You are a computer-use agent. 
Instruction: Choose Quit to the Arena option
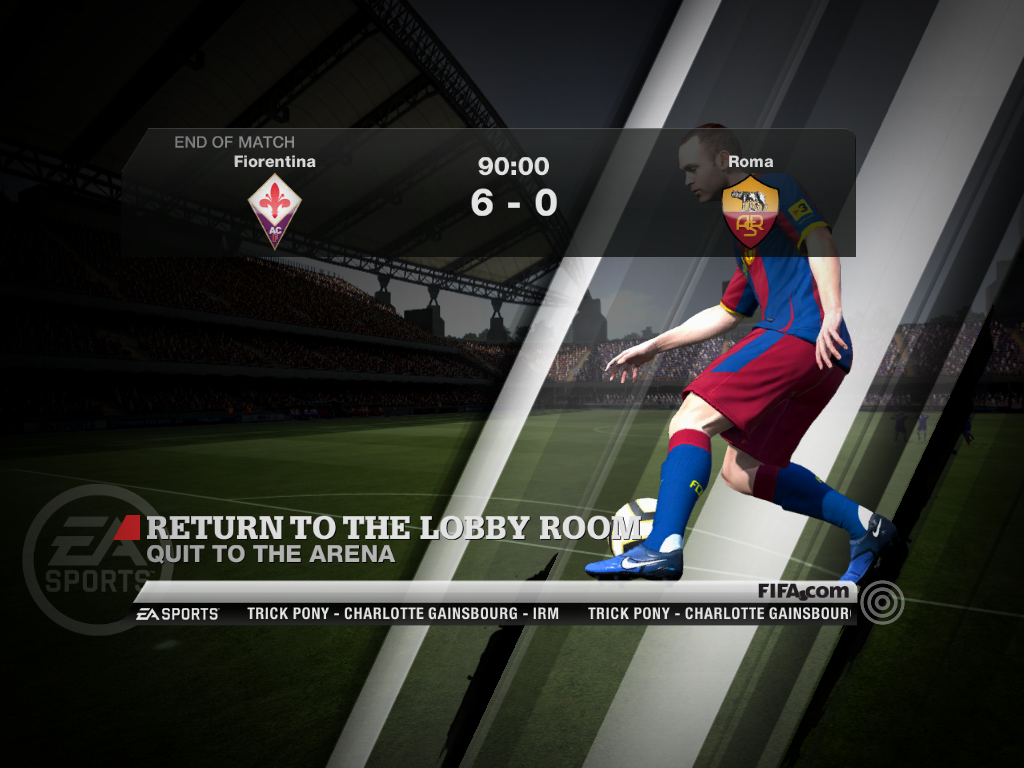pos(270,553)
